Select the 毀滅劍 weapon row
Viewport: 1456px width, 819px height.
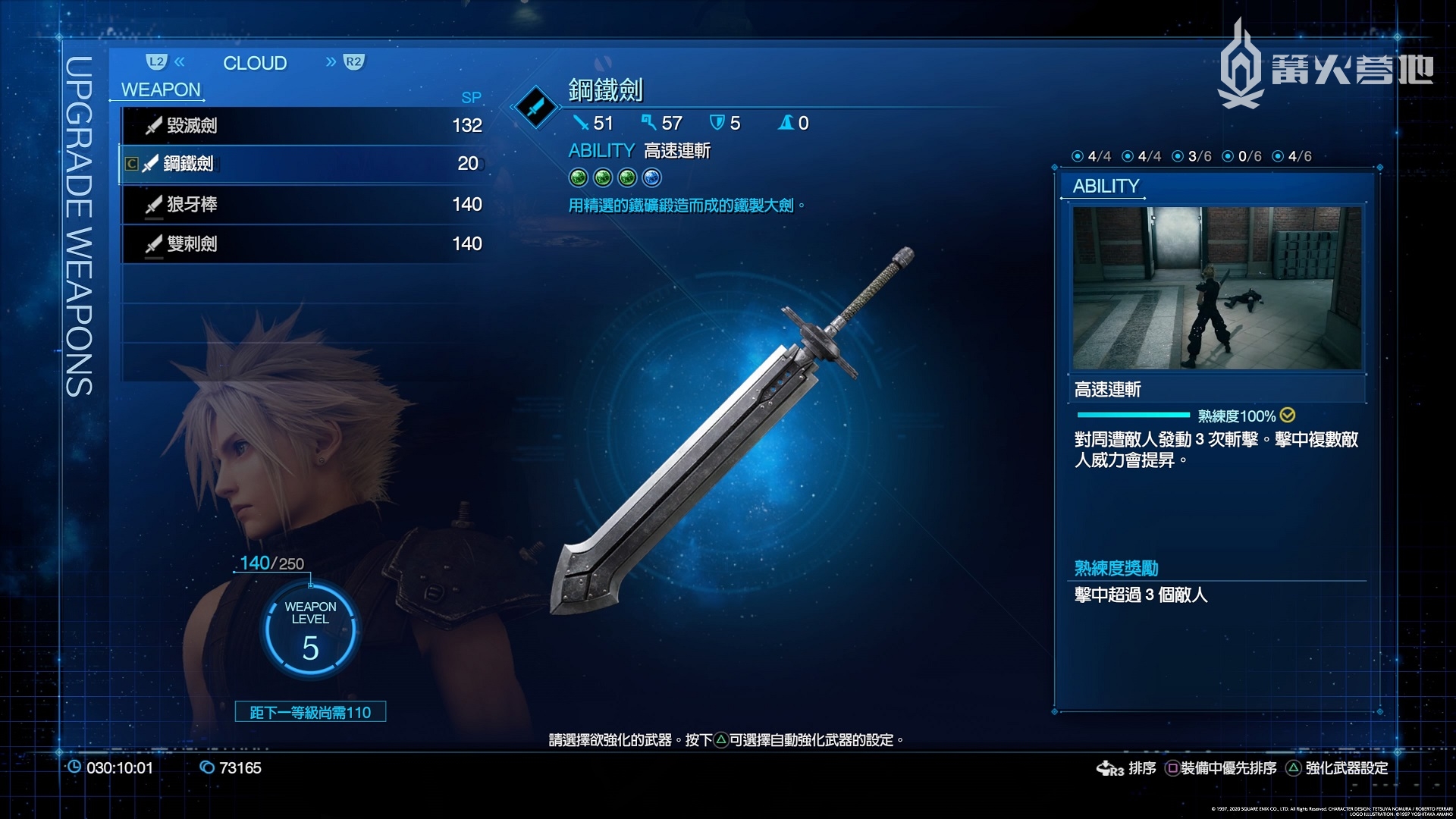[x=303, y=125]
